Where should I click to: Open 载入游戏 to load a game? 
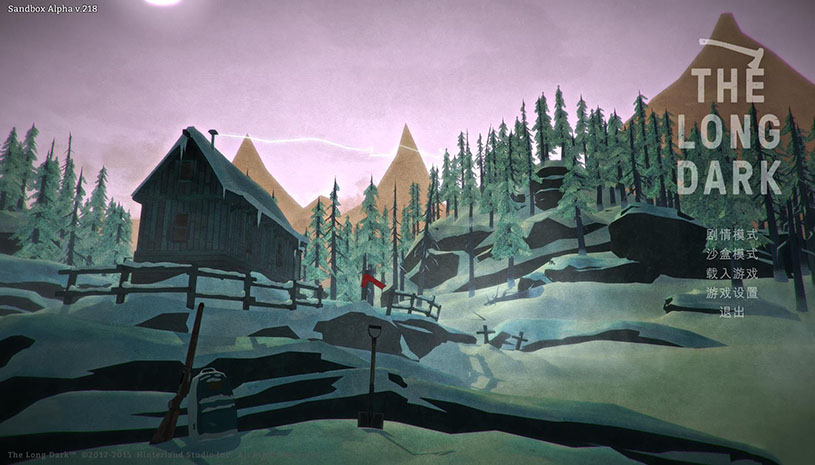731,273
